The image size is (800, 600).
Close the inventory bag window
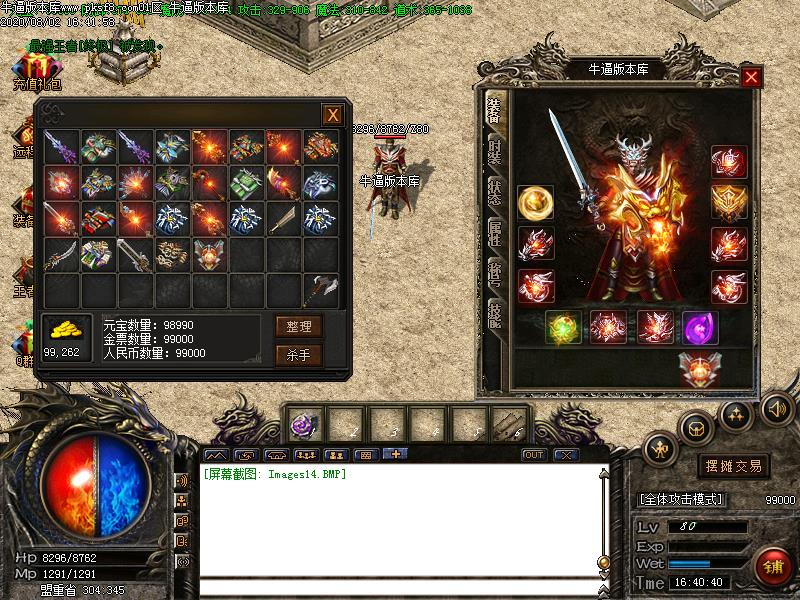click(x=332, y=115)
